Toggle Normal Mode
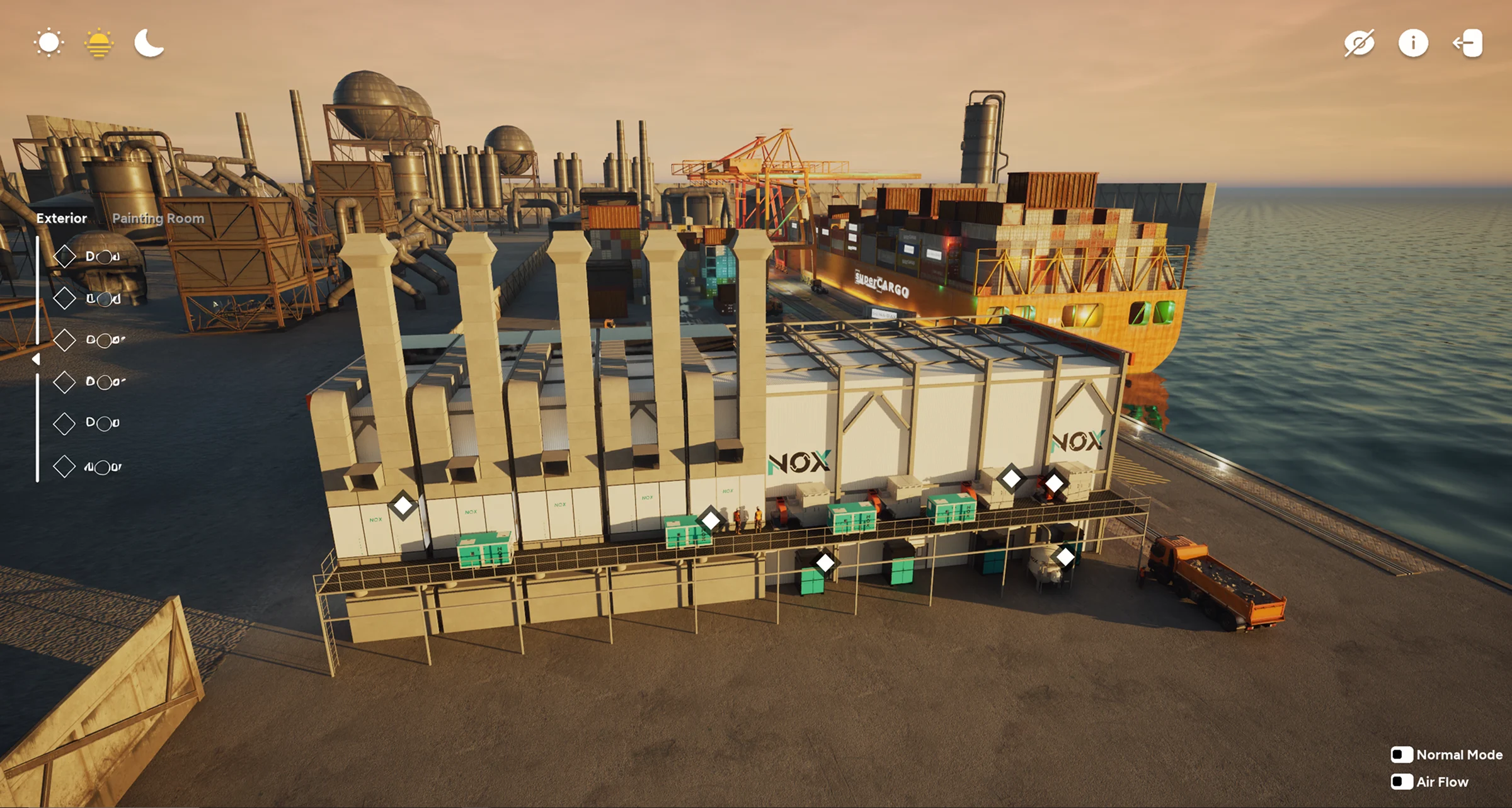 (1402, 754)
